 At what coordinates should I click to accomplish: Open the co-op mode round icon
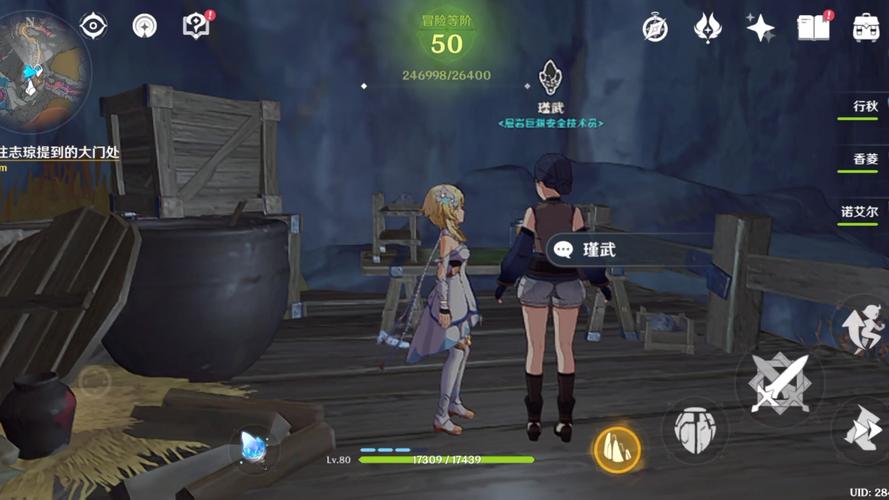(x=145, y=26)
